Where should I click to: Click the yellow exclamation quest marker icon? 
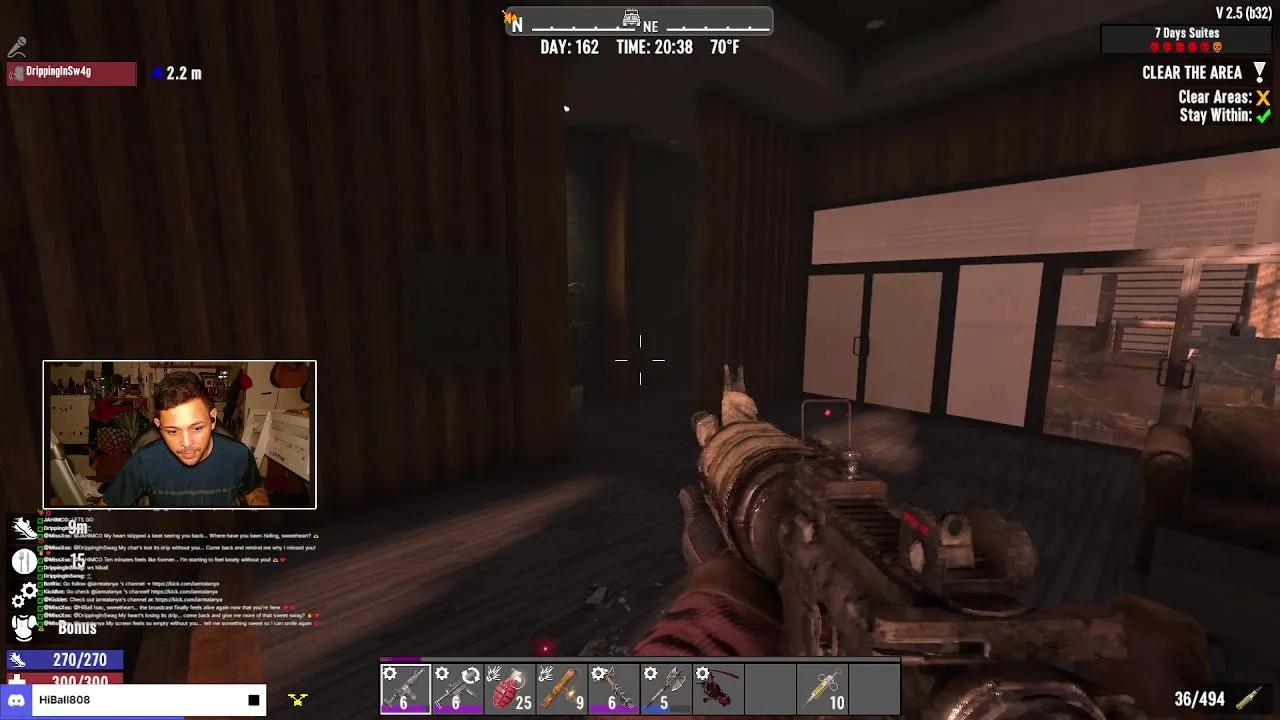pyautogui.click(x=1259, y=72)
